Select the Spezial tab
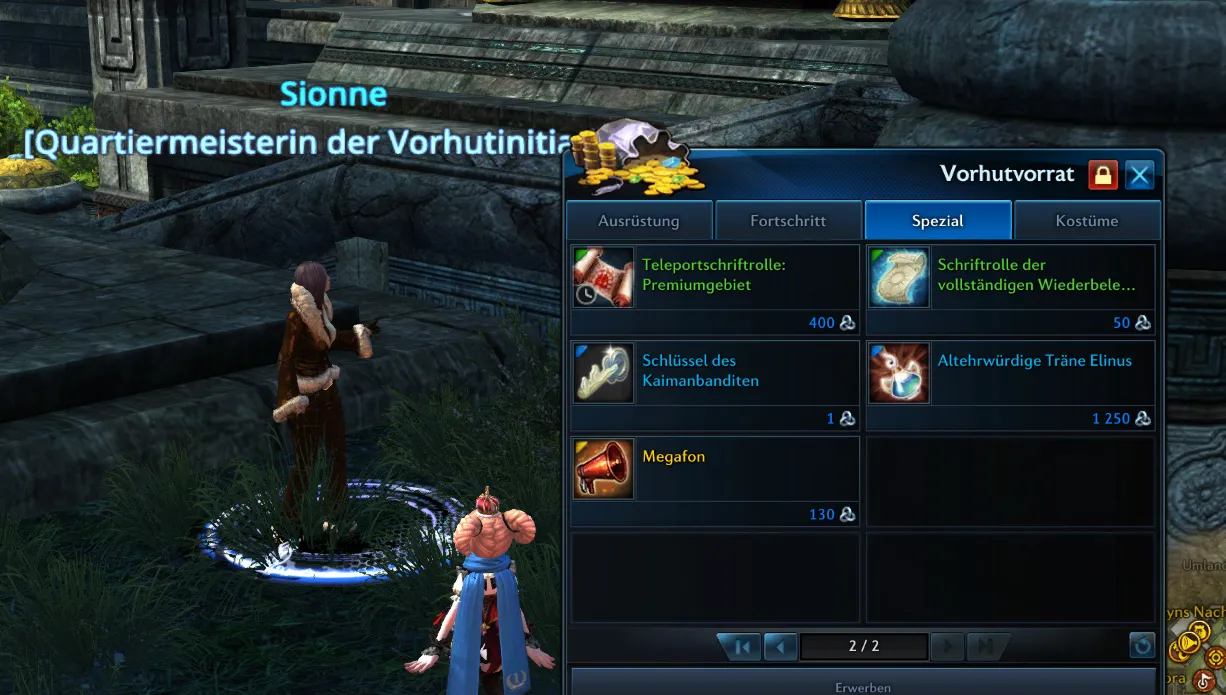The image size is (1226, 695). (x=938, y=221)
